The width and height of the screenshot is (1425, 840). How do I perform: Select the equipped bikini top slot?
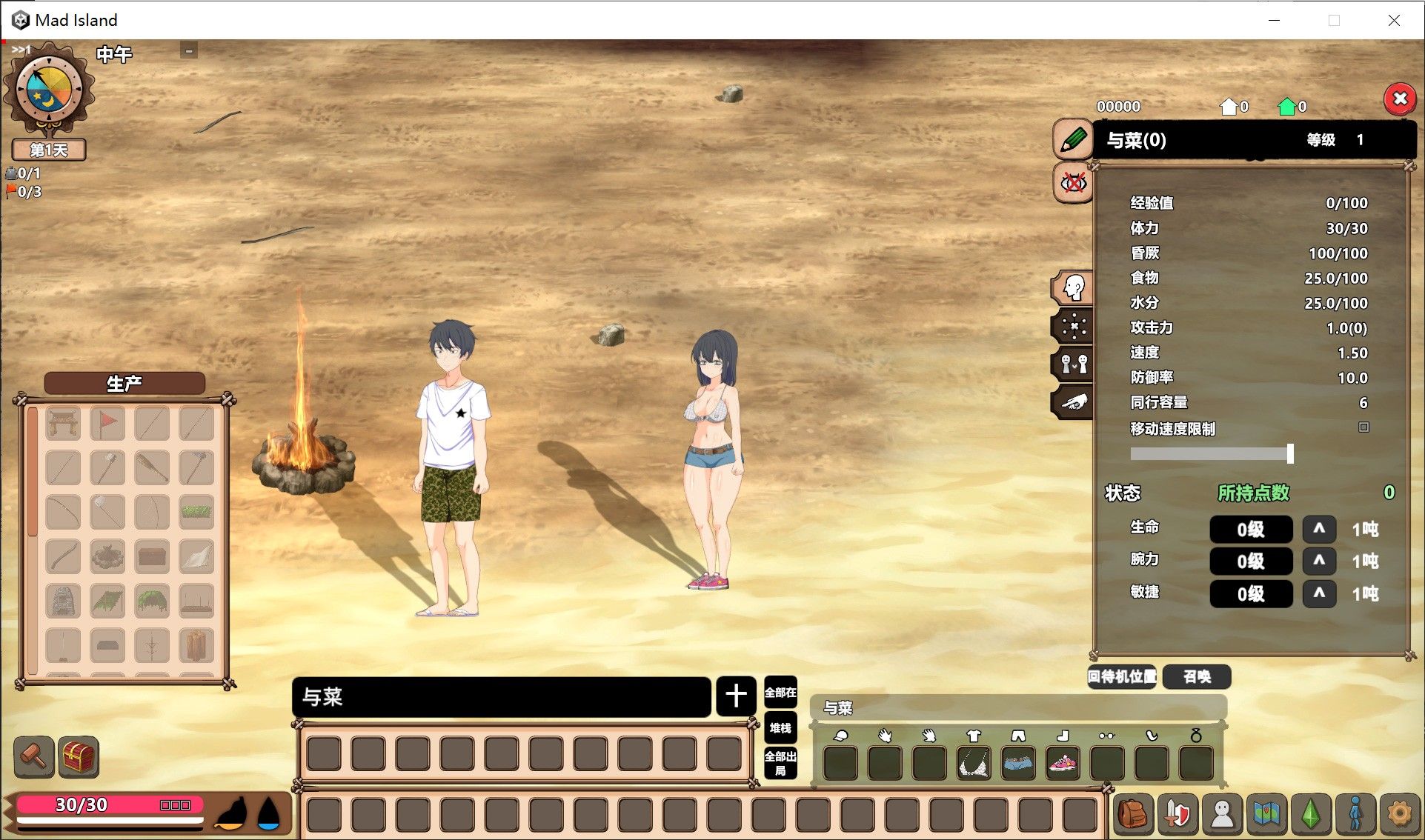974,763
